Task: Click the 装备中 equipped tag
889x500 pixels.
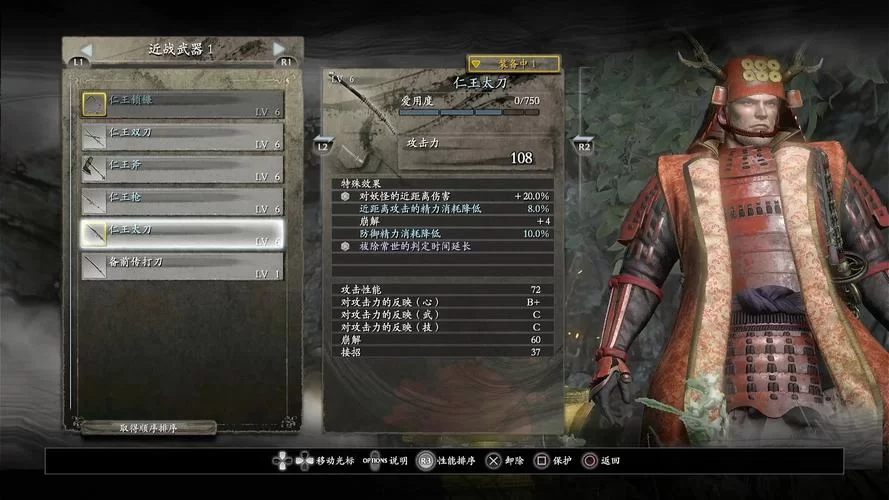Action: 513,63
